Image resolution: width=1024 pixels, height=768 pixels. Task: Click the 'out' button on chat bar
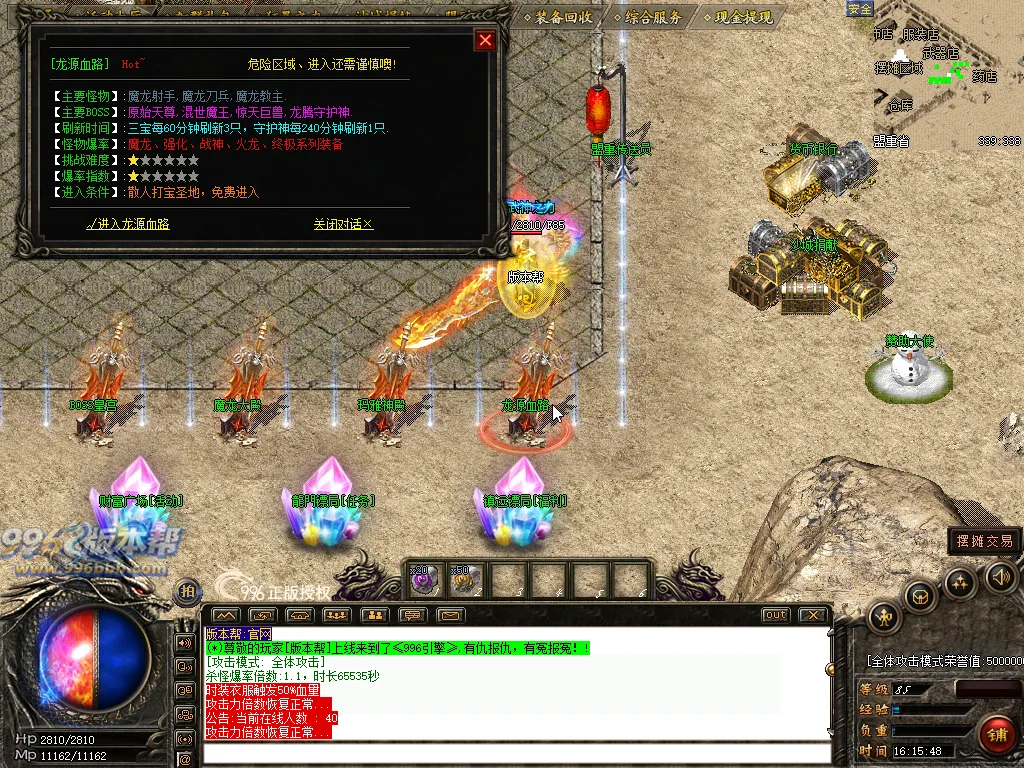[x=775, y=615]
